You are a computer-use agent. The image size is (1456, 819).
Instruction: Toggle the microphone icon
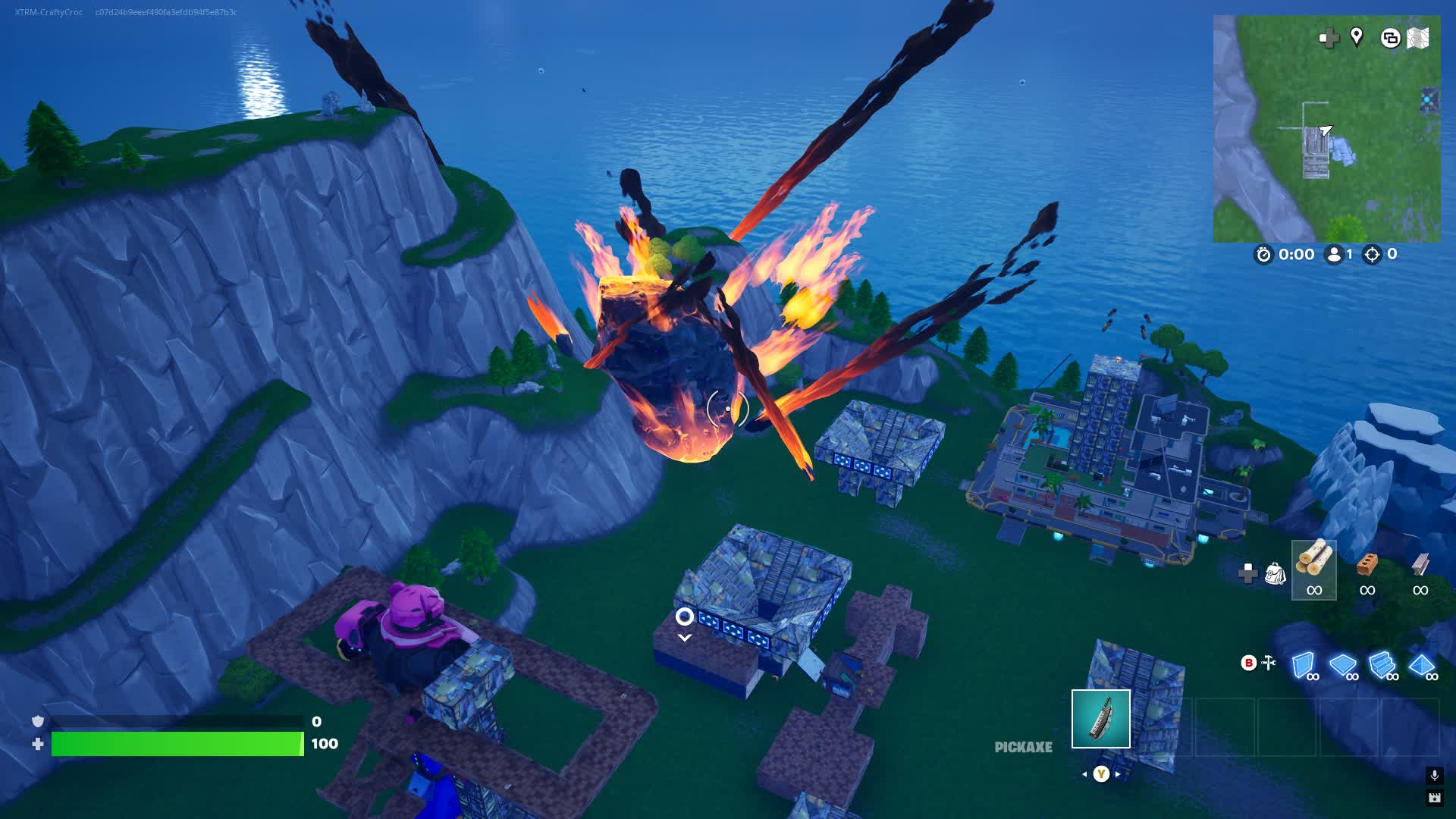tap(1435, 777)
